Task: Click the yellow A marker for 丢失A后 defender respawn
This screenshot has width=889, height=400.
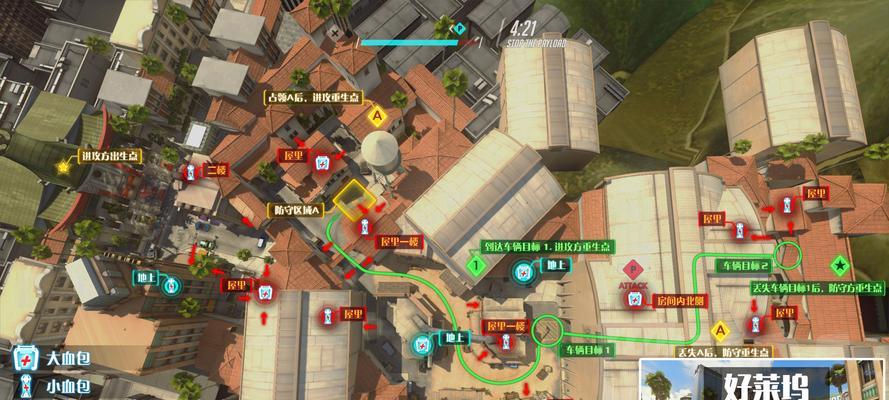Action: pos(718,330)
